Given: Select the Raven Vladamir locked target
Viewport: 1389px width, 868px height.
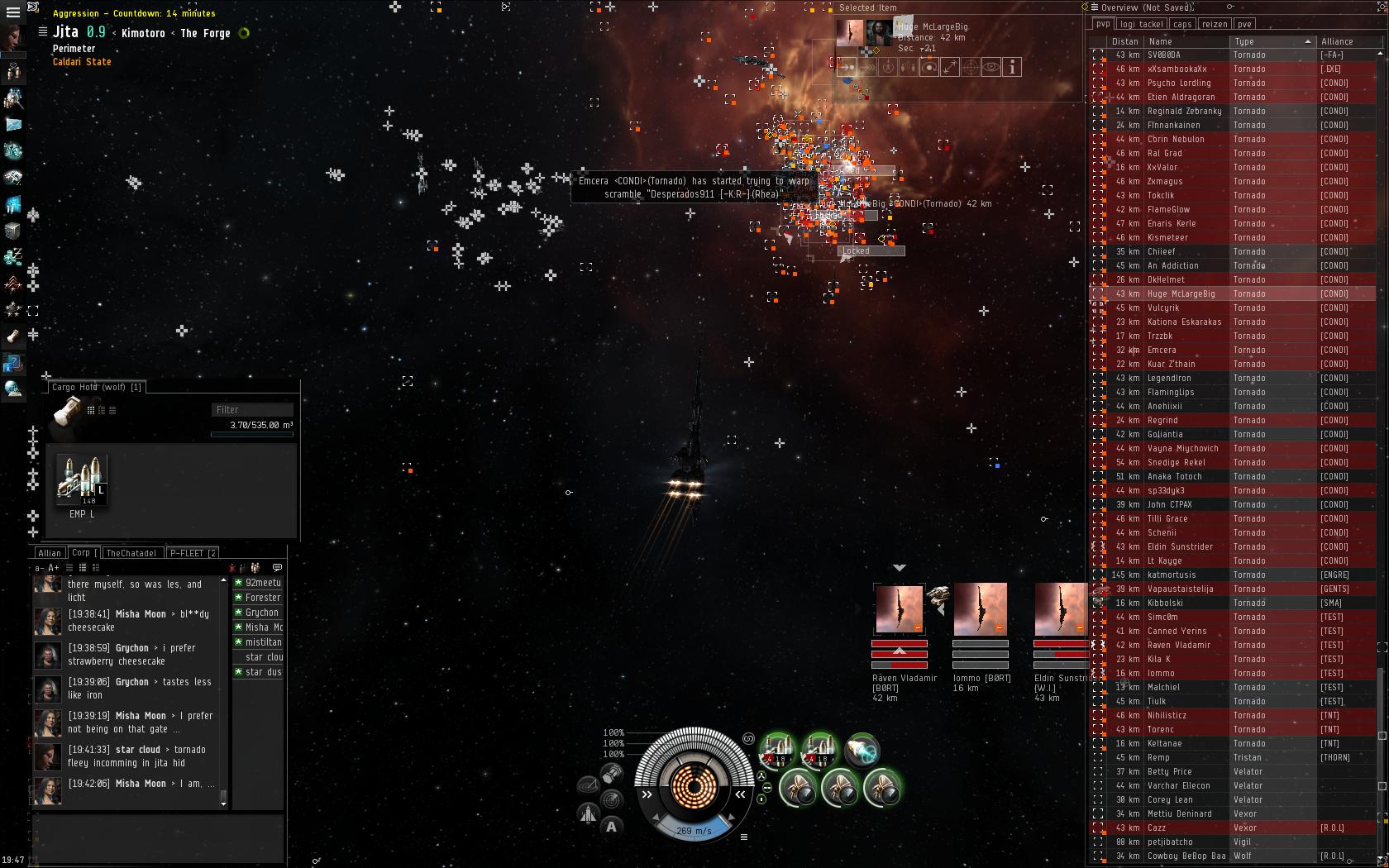Looking at the screenshot, I should point(899,610).
